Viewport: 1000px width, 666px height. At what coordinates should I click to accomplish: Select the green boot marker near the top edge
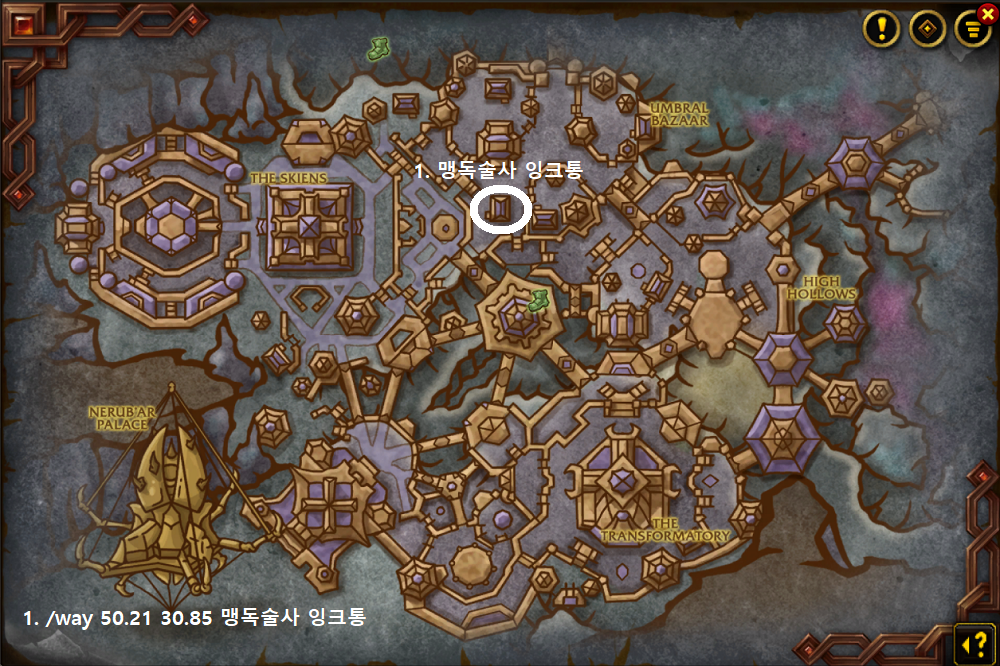379,47
